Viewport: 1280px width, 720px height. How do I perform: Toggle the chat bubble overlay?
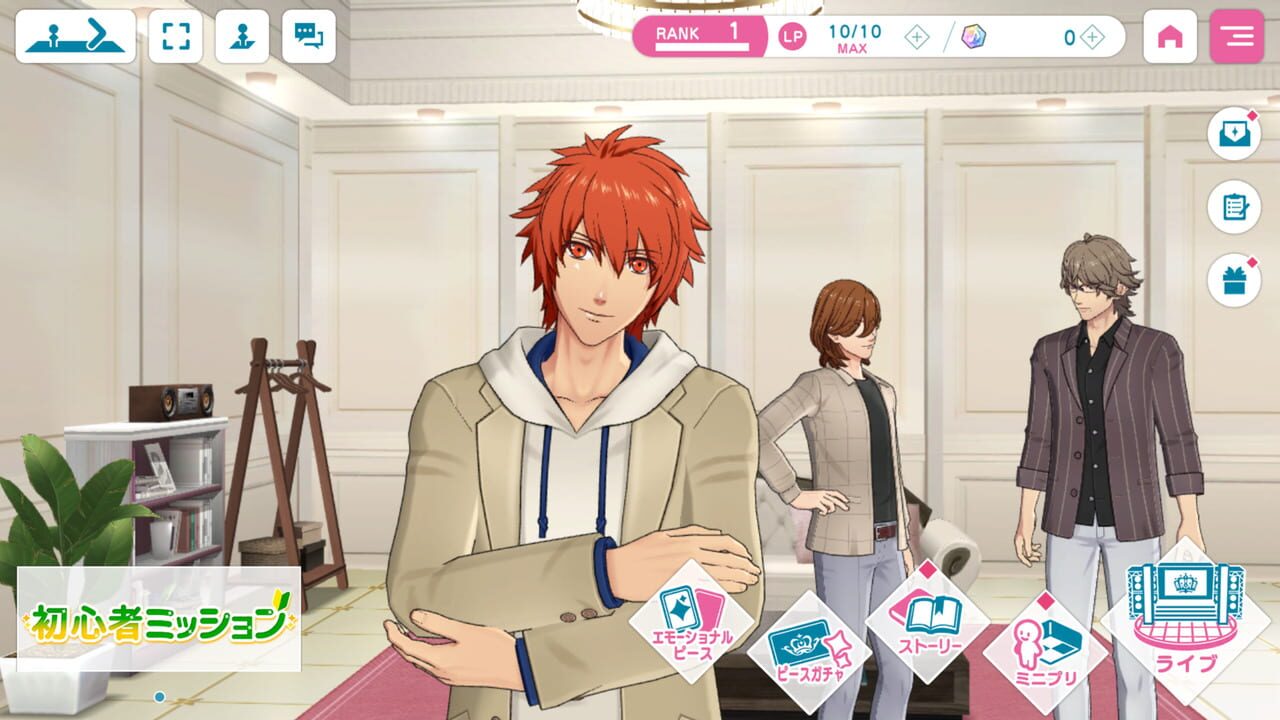point(310,36)
